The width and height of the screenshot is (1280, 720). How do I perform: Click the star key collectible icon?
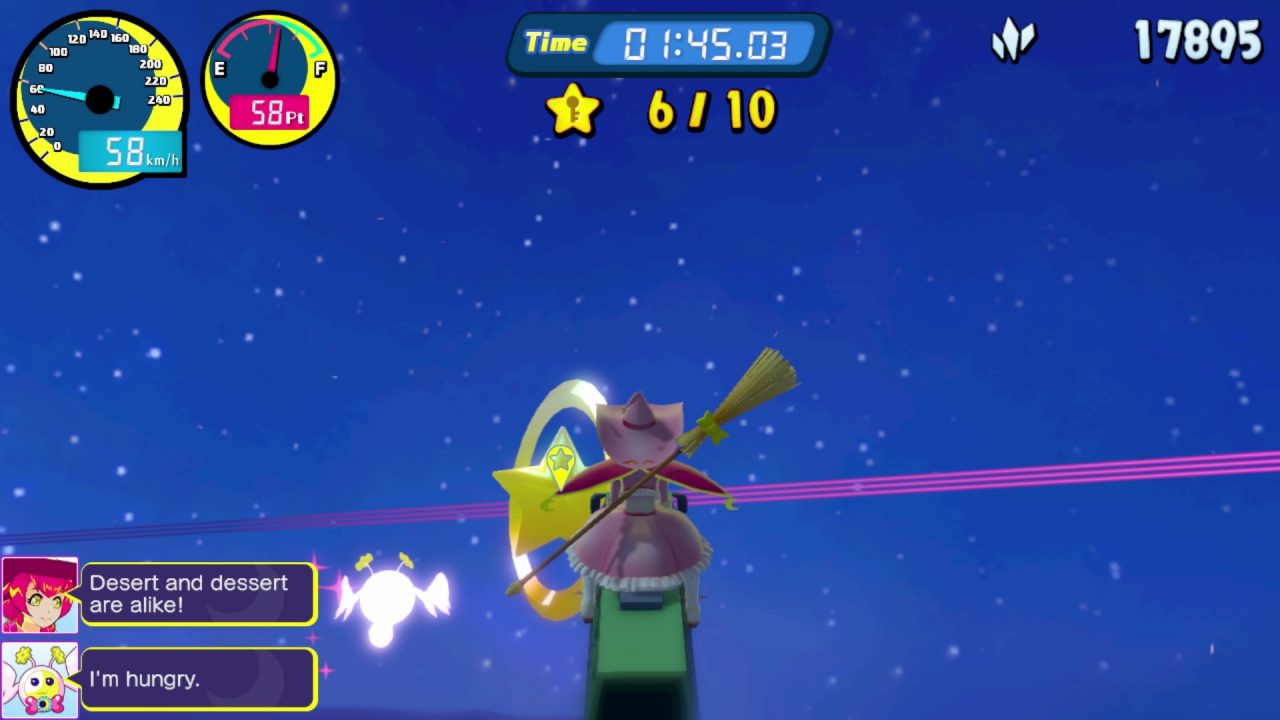(x=574, y=110)
